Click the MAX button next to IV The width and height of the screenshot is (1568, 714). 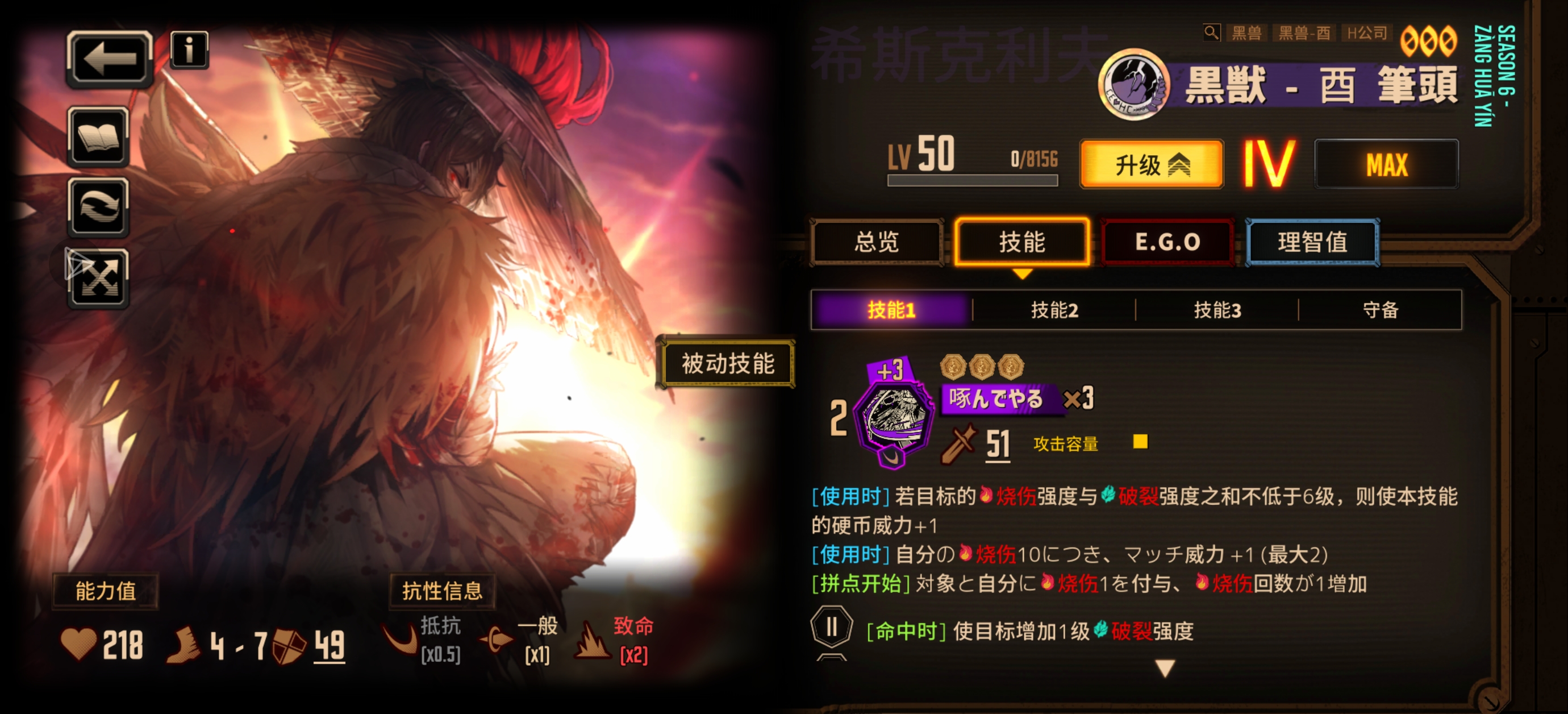1388,164
